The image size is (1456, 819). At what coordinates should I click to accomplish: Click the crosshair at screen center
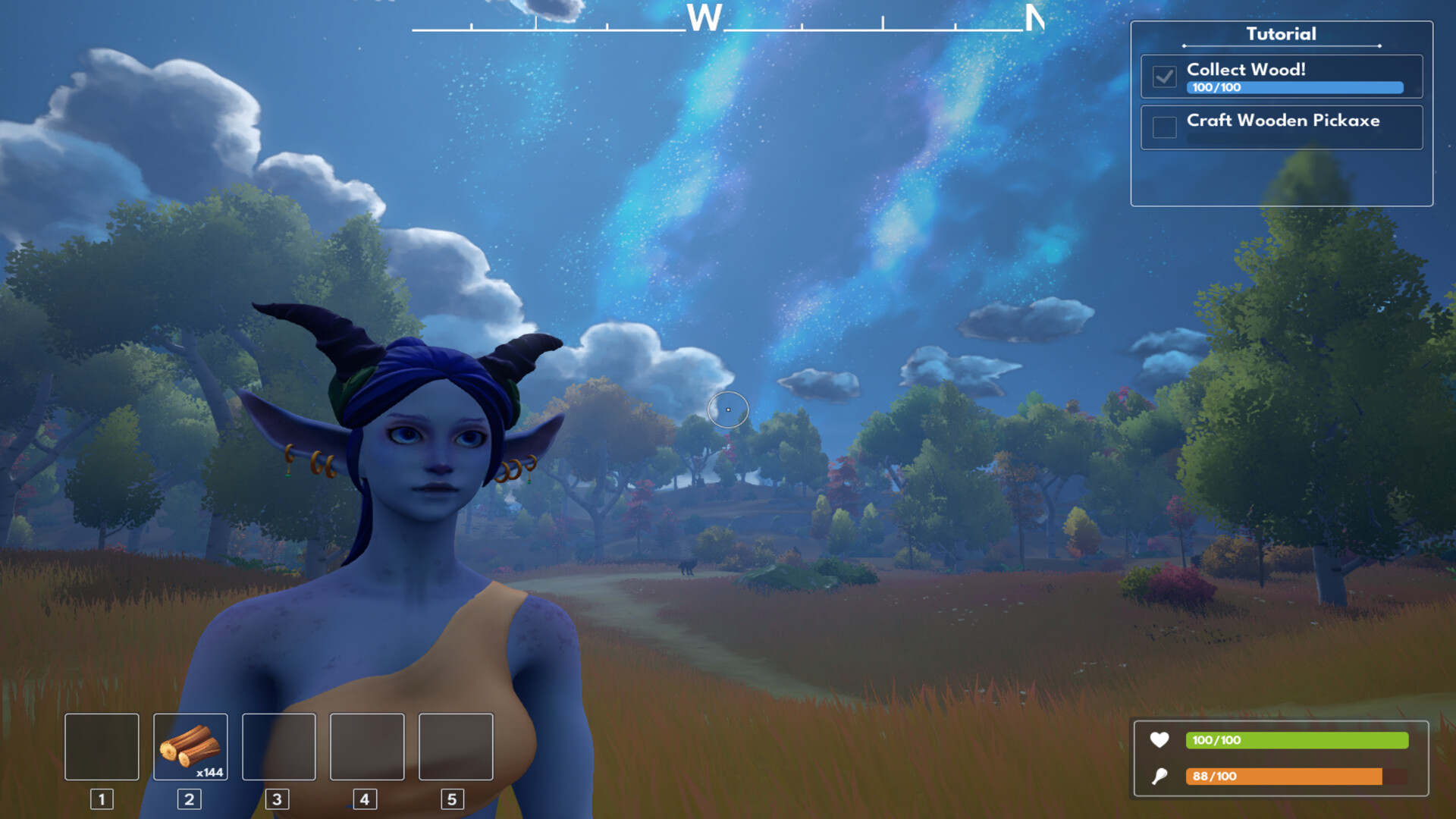[x=728, y=409]
